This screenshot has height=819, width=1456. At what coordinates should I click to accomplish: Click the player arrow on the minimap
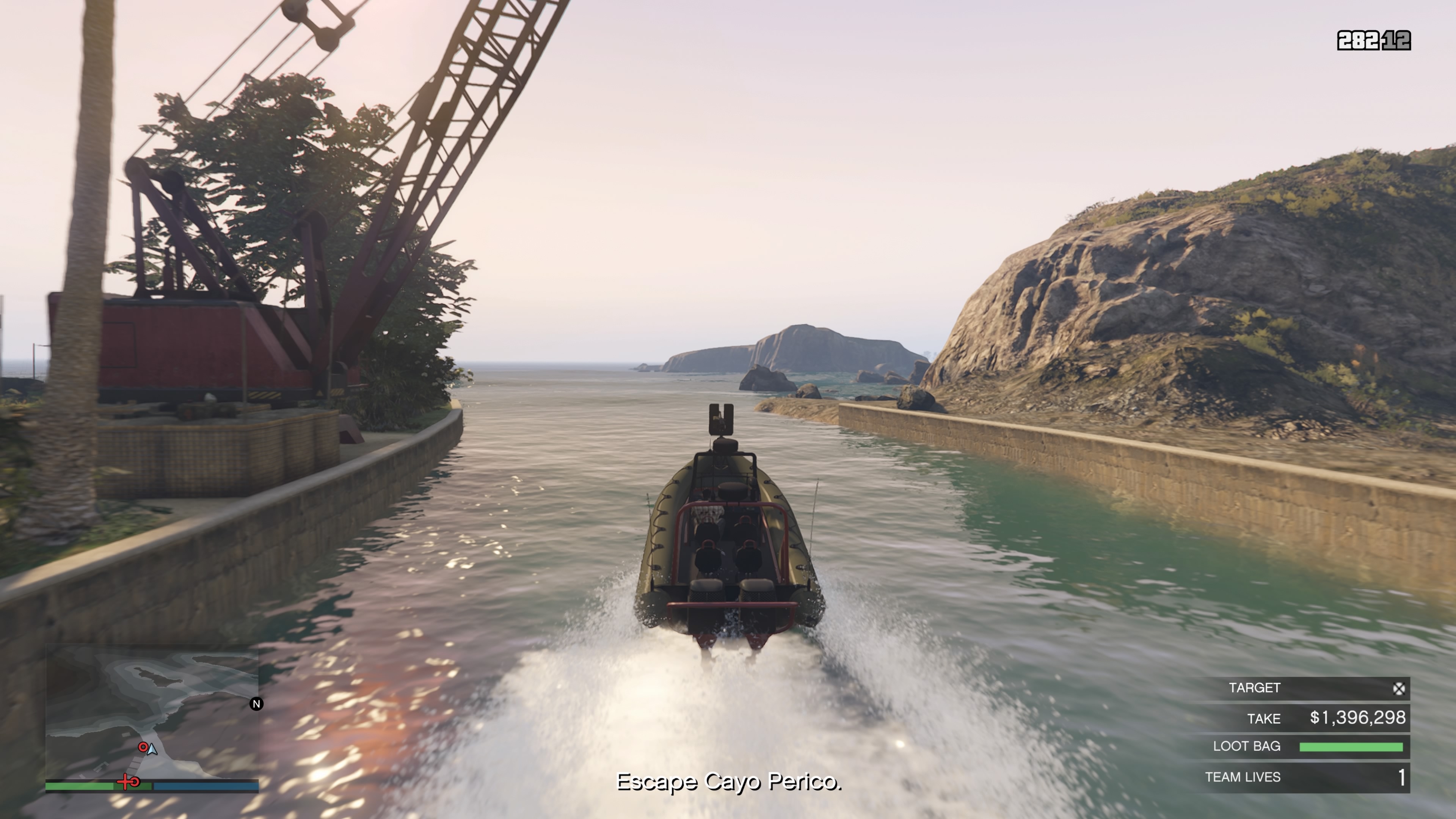tap(152, 750)
